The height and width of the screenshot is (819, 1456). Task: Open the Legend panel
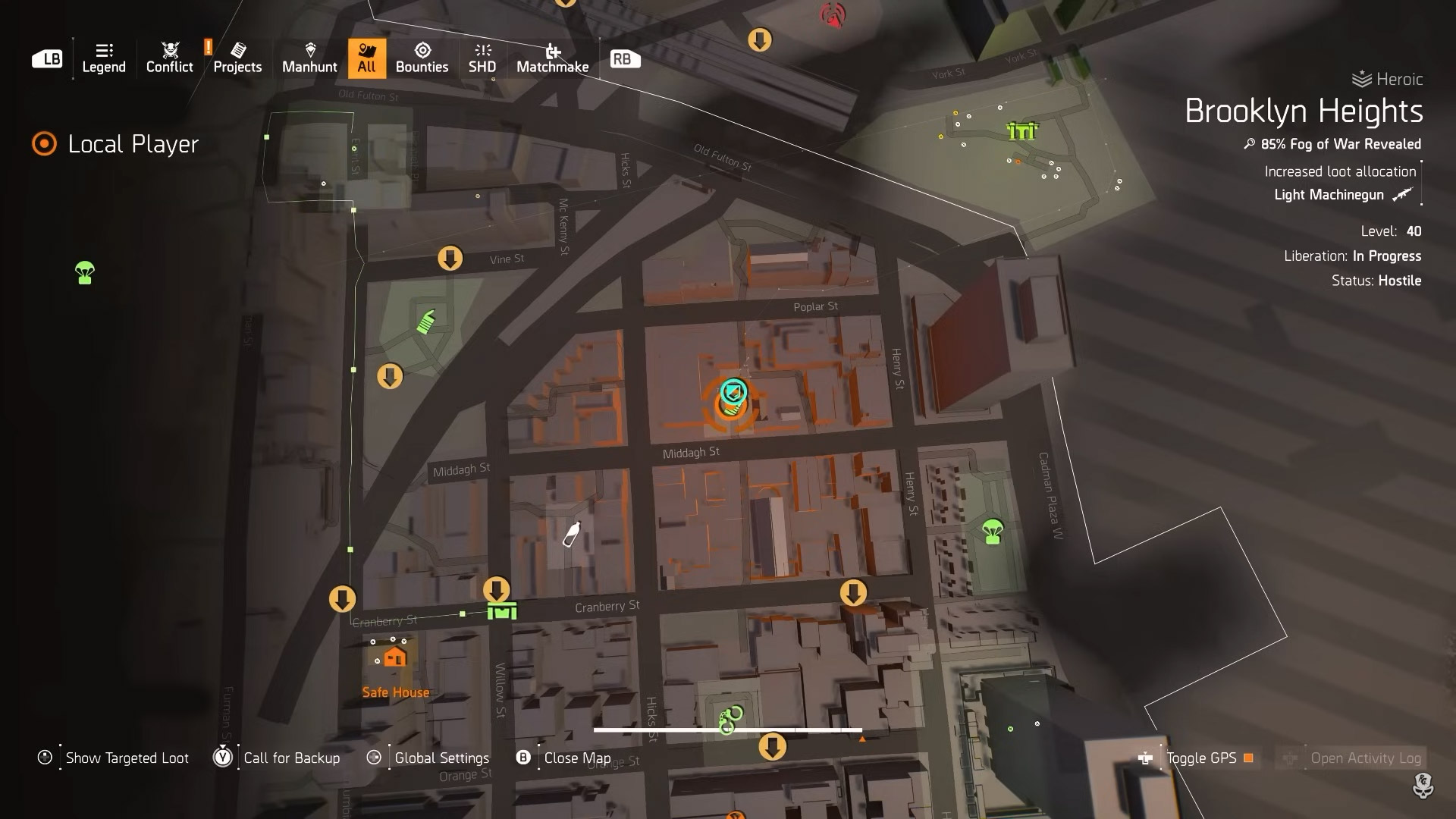click(x=103, y=58)
